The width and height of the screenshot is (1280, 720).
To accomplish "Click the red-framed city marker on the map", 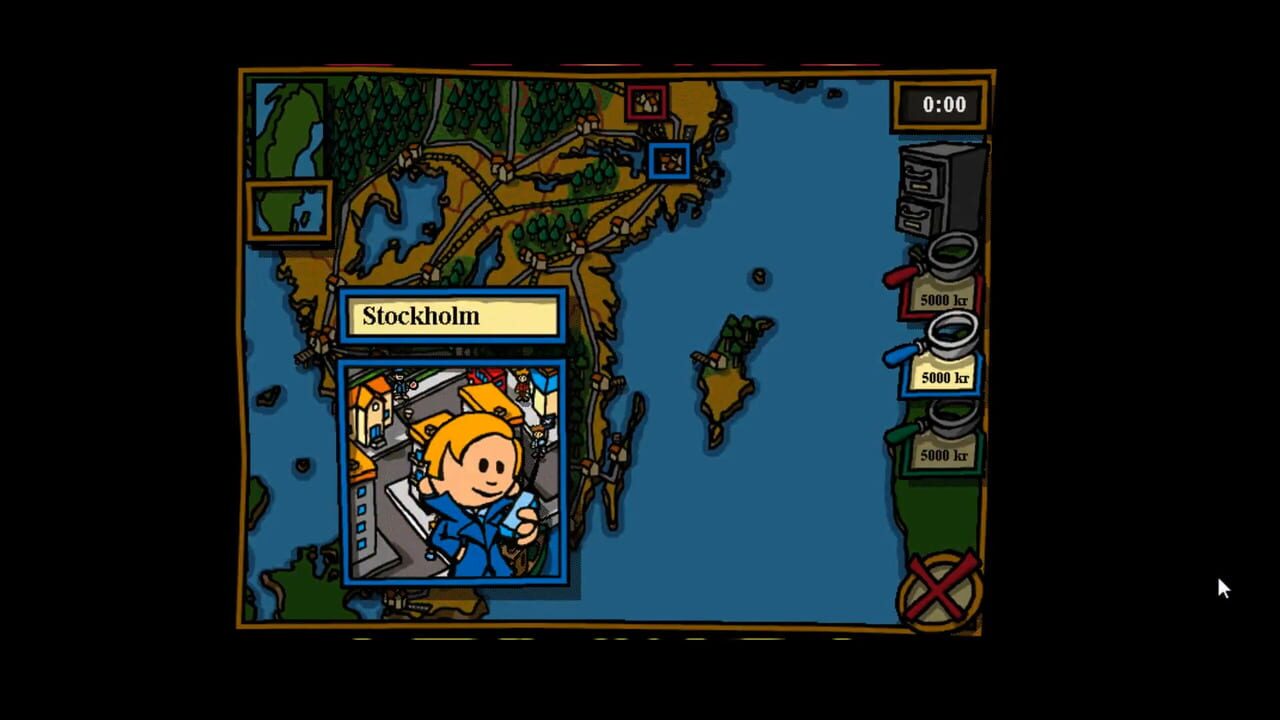I will coord(648,103).
